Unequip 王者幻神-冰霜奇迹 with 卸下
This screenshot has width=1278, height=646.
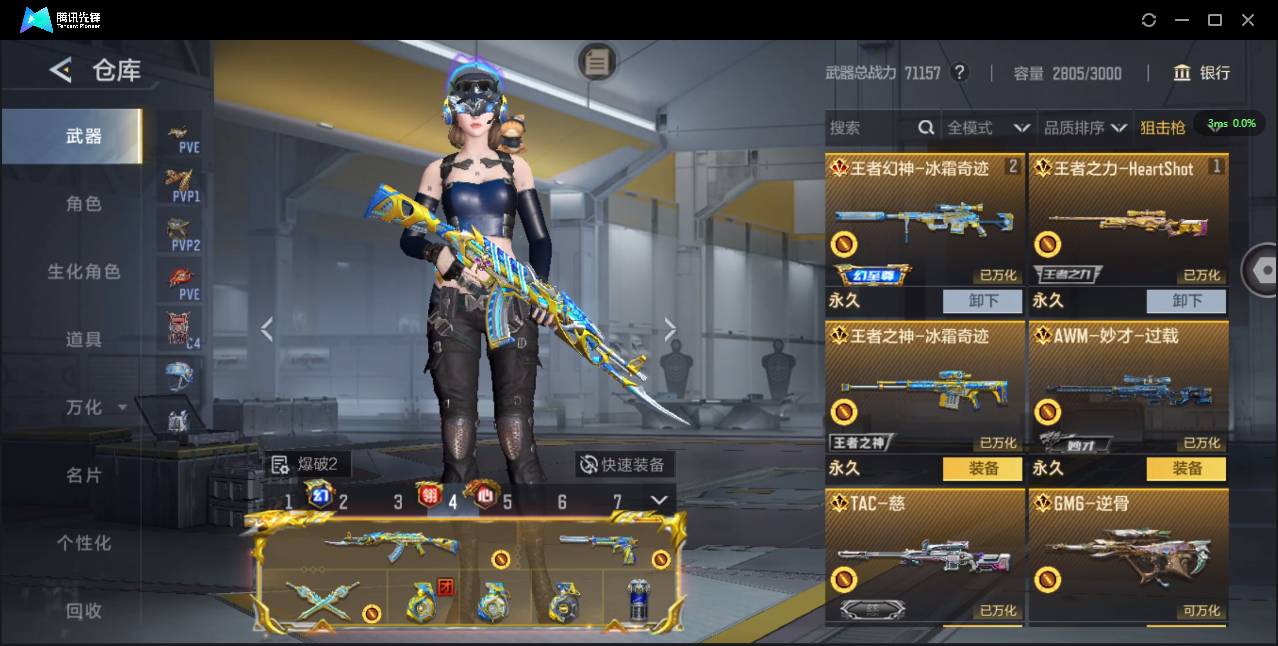[x=982, y=301]
